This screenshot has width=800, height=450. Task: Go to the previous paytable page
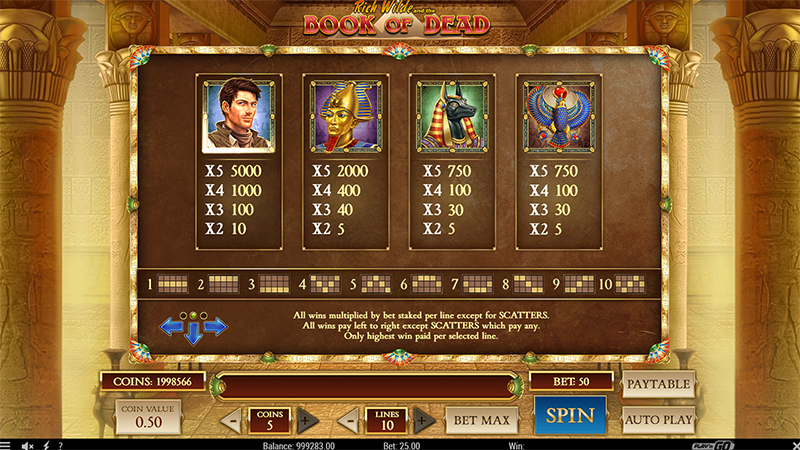tap(170, 326)
